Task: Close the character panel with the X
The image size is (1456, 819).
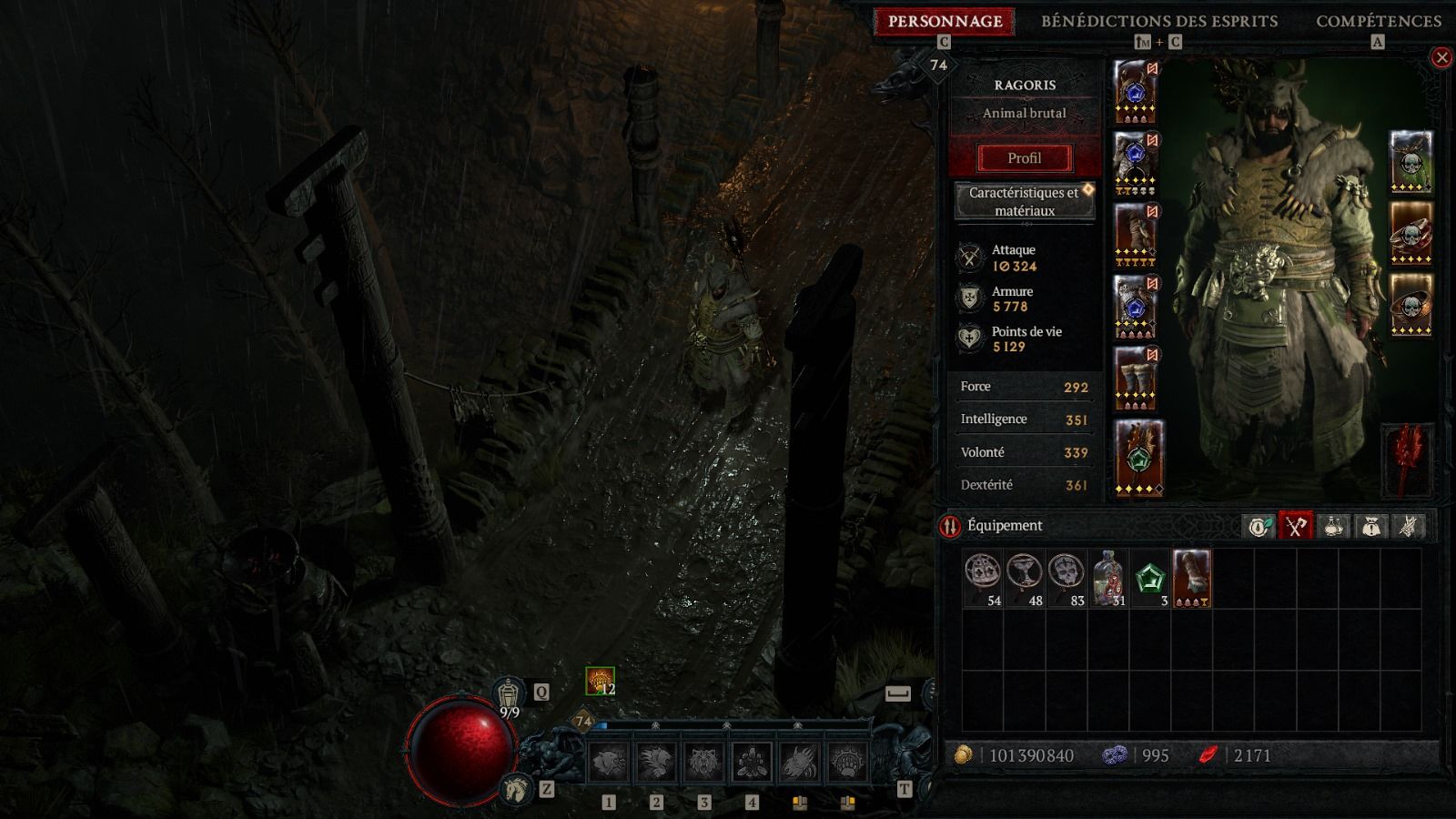Action: 1441,58
